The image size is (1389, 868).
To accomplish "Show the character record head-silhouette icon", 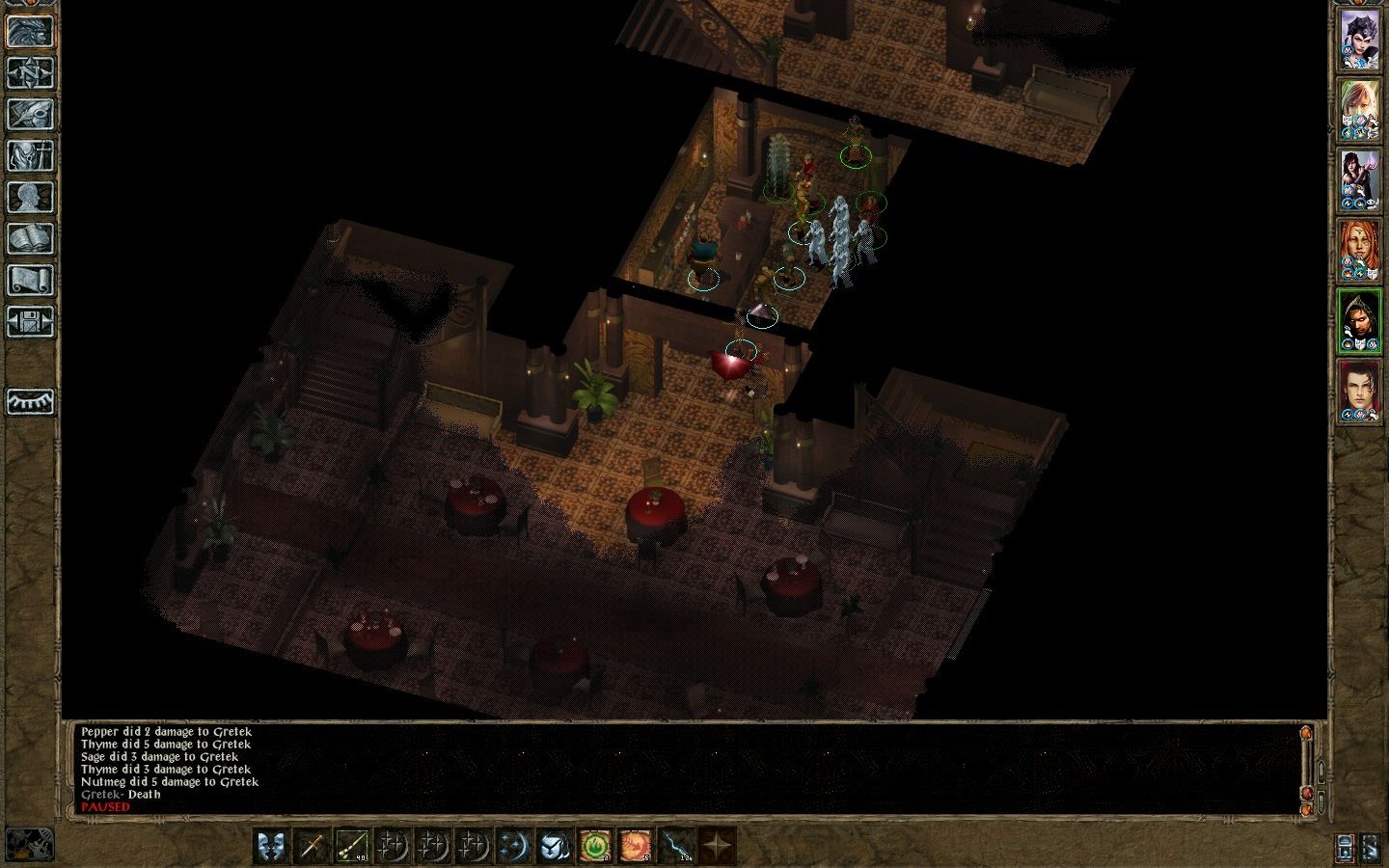I will coord(30,197).
